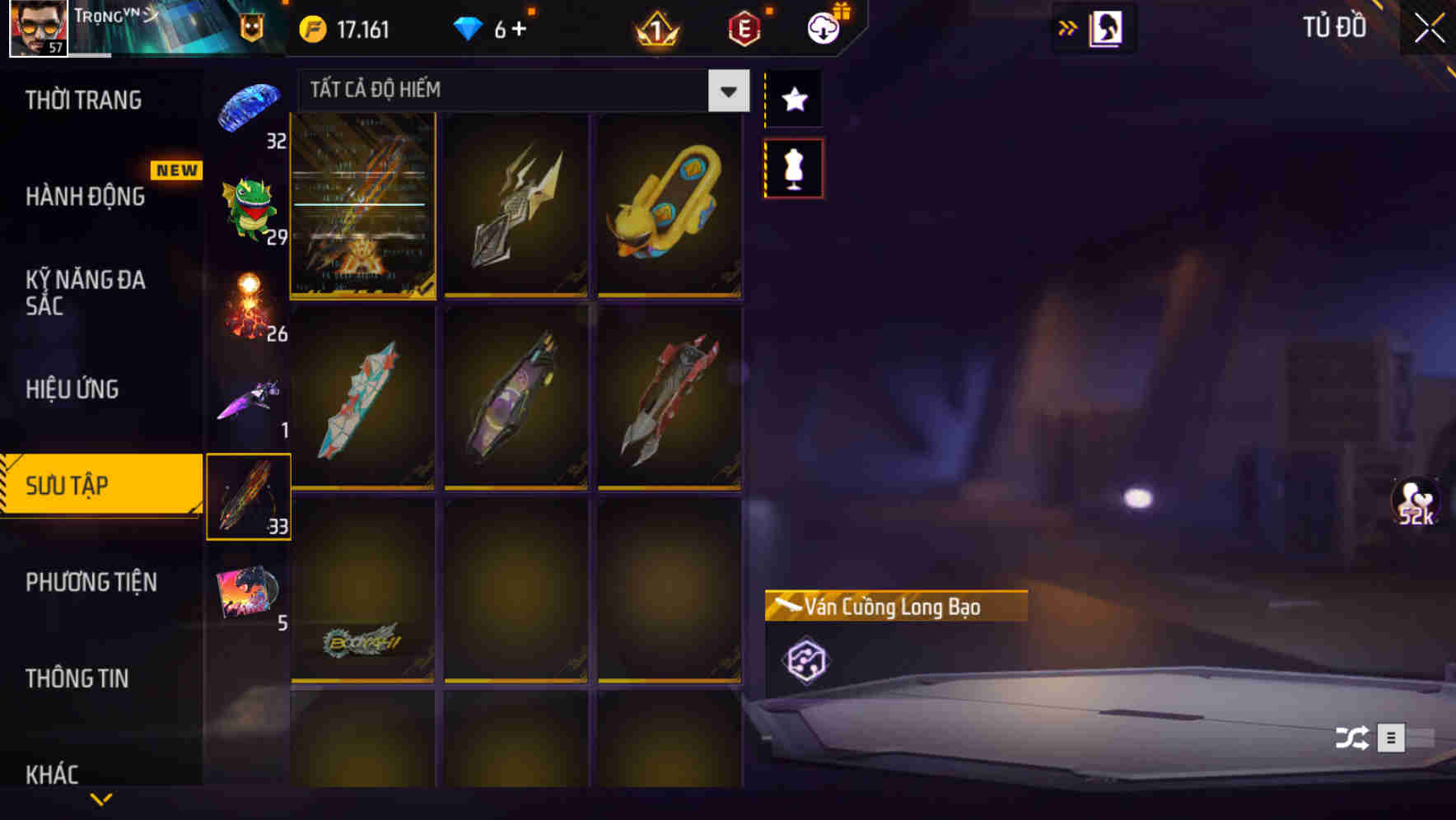Image resolution: width=1456 pixels, height=820 pixels.
Task: Open the HIỆU ỨNG section
Action: [x=72, y=389]
